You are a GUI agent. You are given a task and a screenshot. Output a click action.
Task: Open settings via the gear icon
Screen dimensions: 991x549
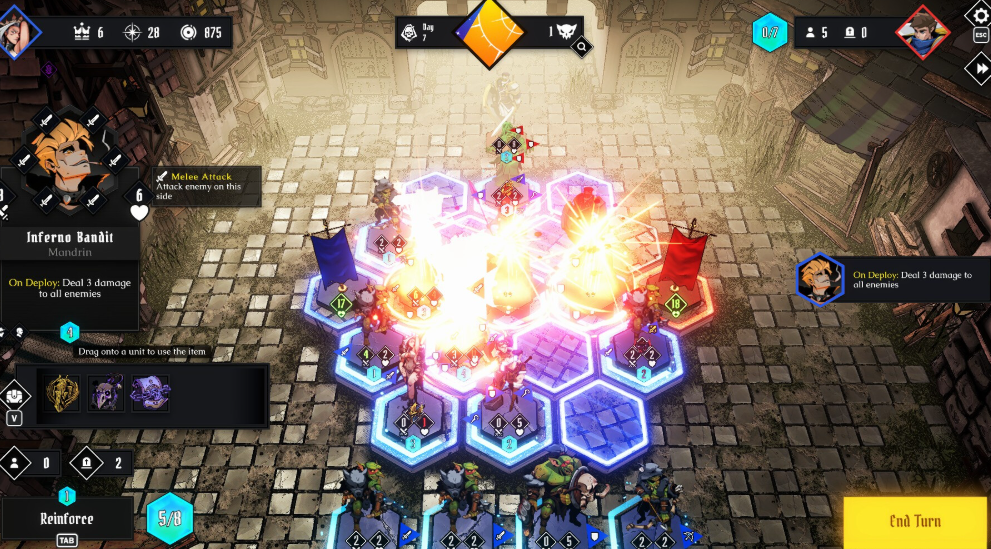pyautogui.click(x=979, y=15)
